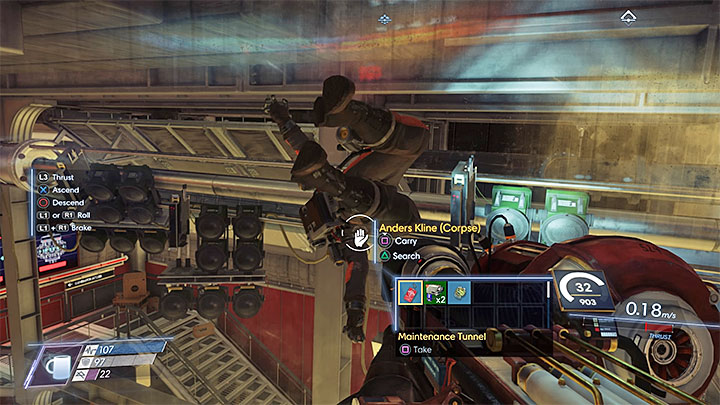
Task: Take the third loot item on the blue tile
Action: pyautogui.click(x=461, y=294)
